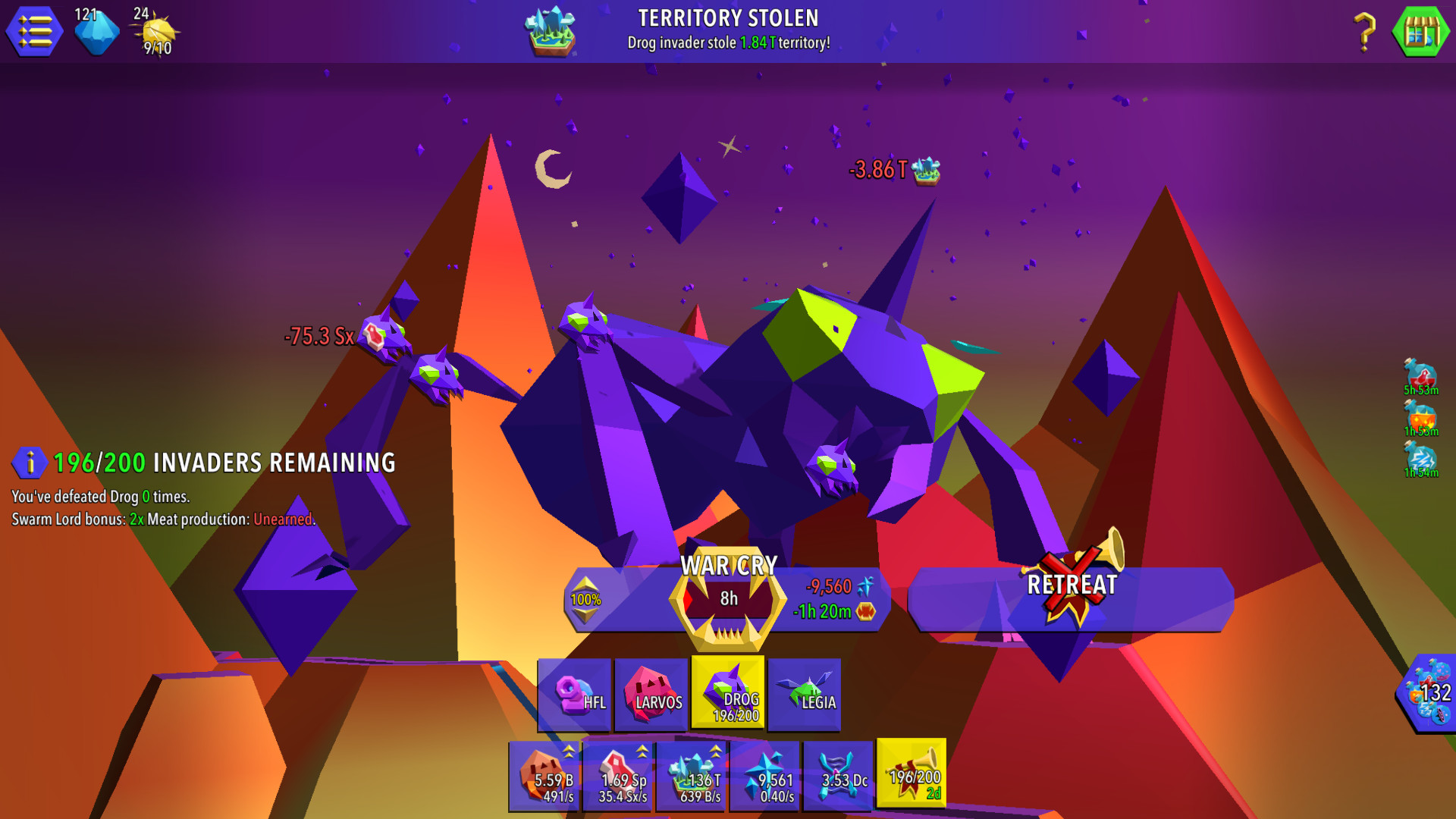Select the LARVOS enemy icon

point(653,694)
